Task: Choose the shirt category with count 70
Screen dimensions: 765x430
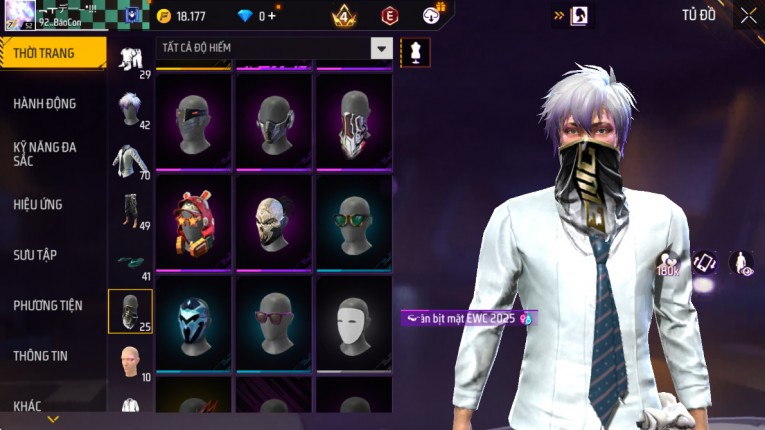Action: point(130,160)
